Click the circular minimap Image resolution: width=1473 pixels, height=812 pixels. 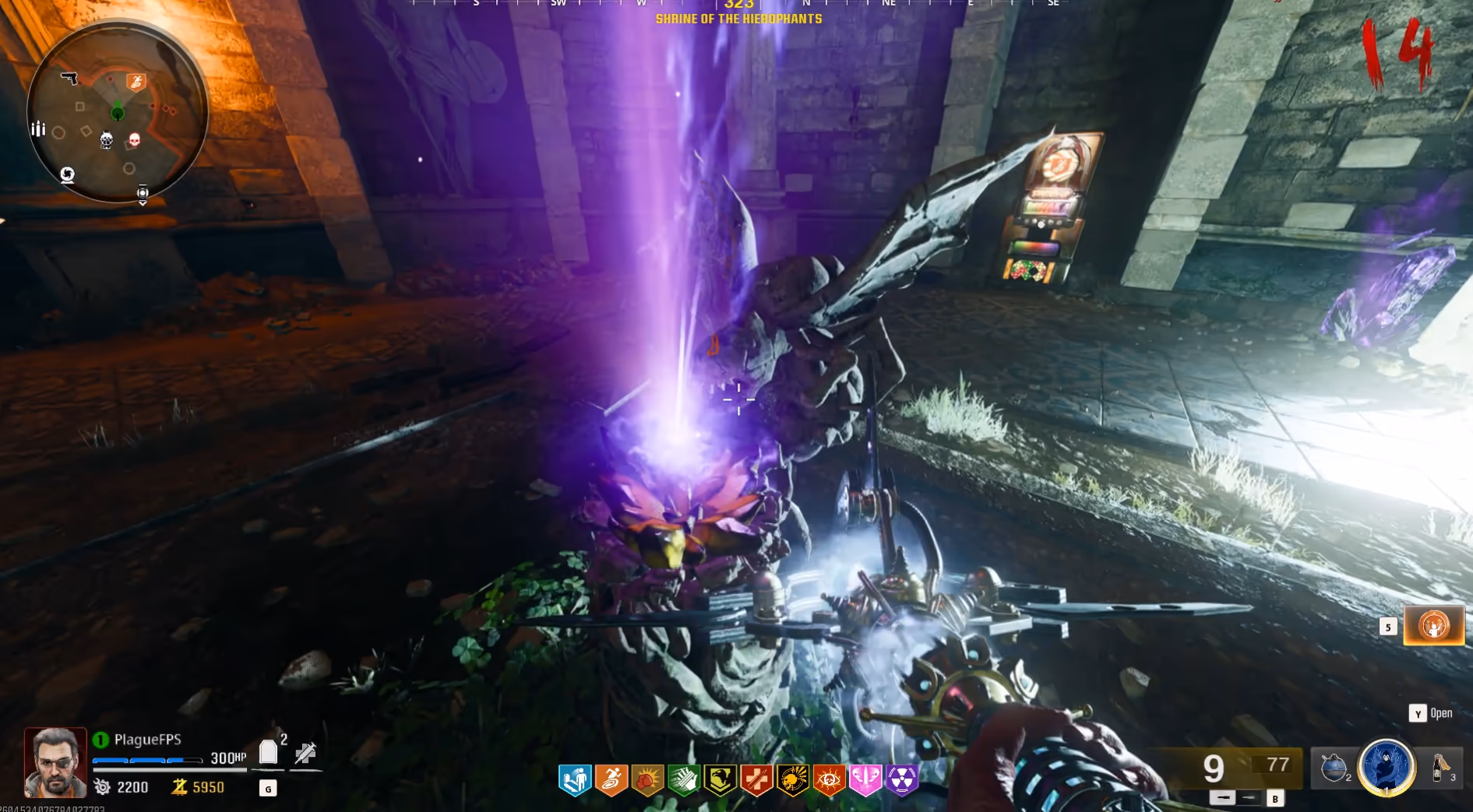118,113
